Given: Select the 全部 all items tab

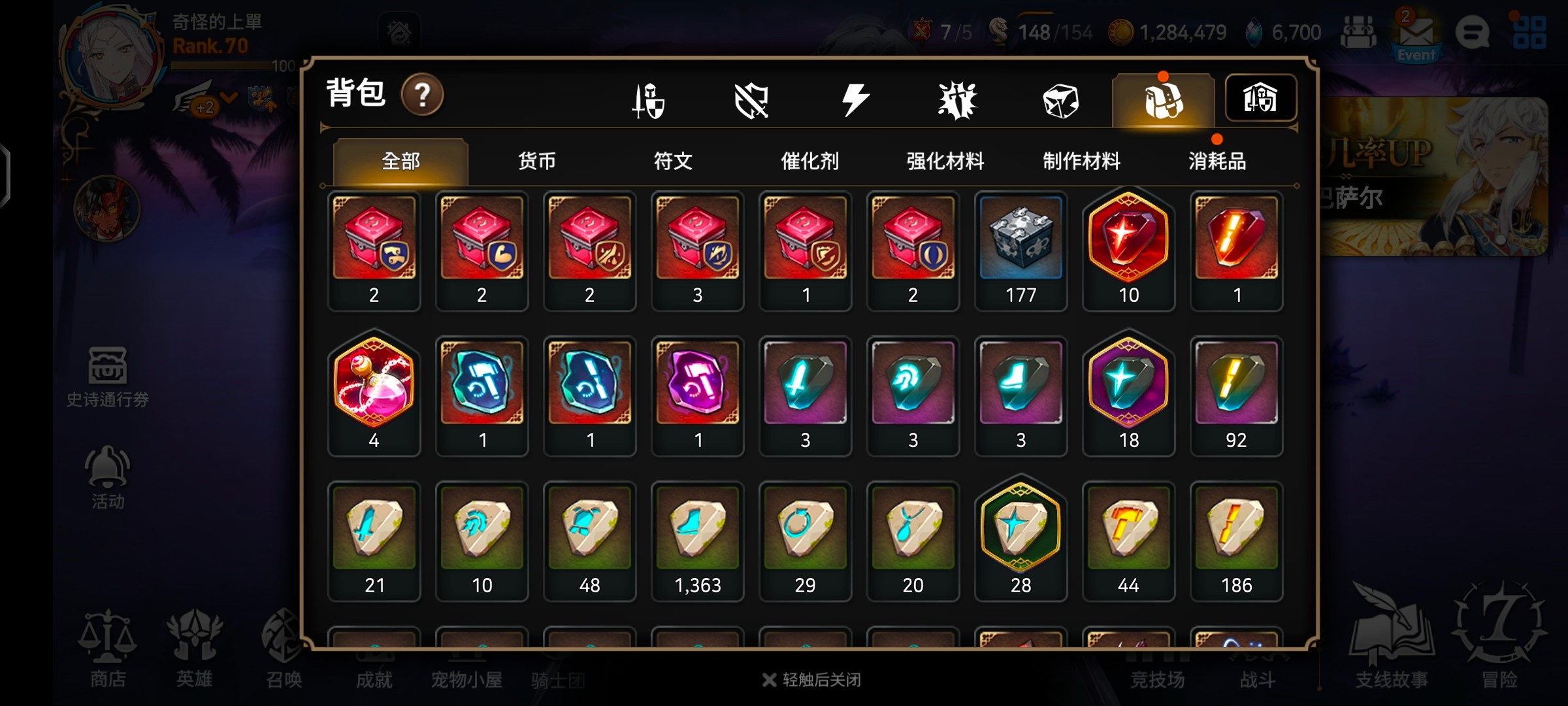Looking at the screenshot, I should (400, 161).
